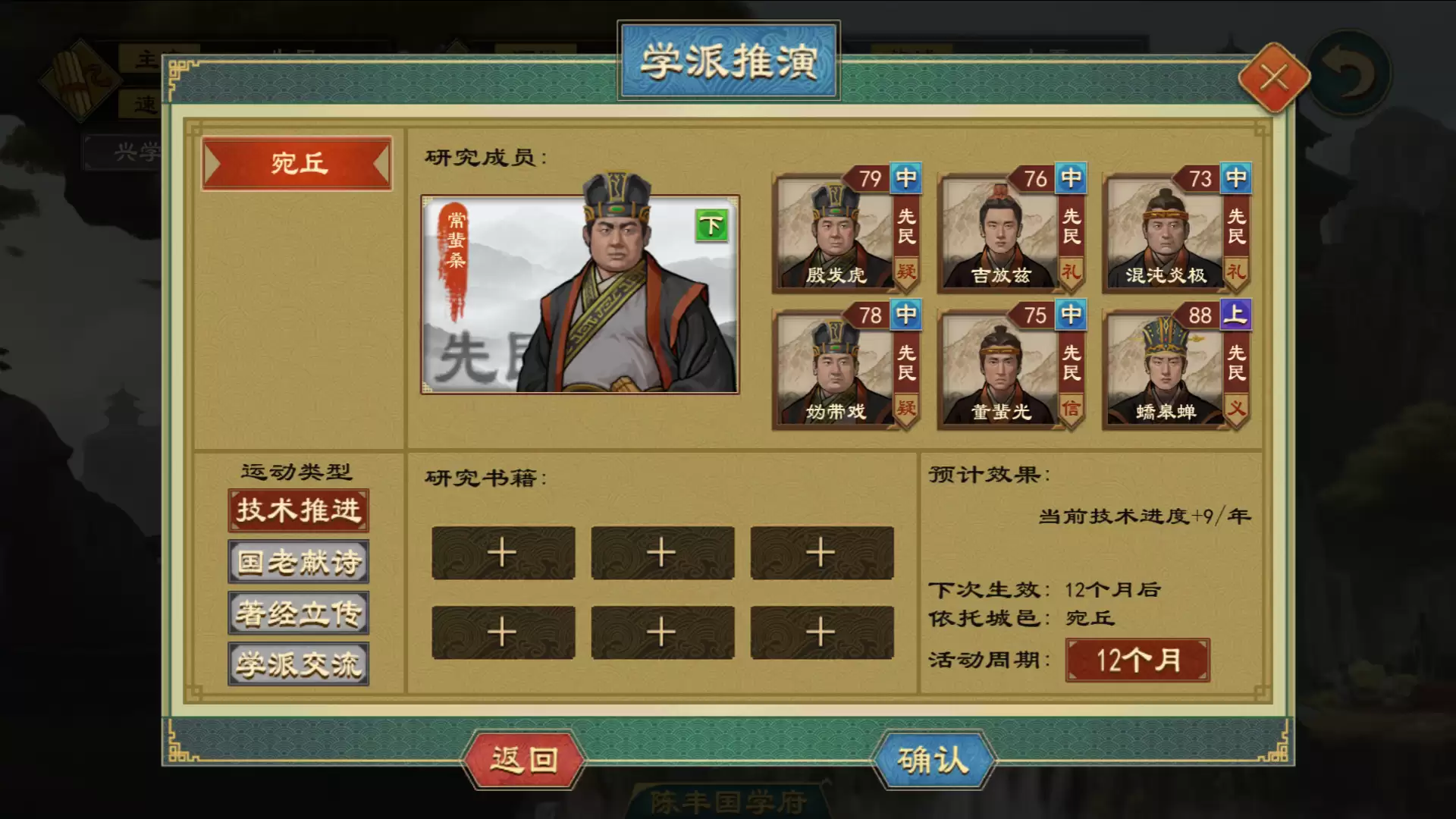Confirm the deduction with 确认

click(x=937, y=761)
